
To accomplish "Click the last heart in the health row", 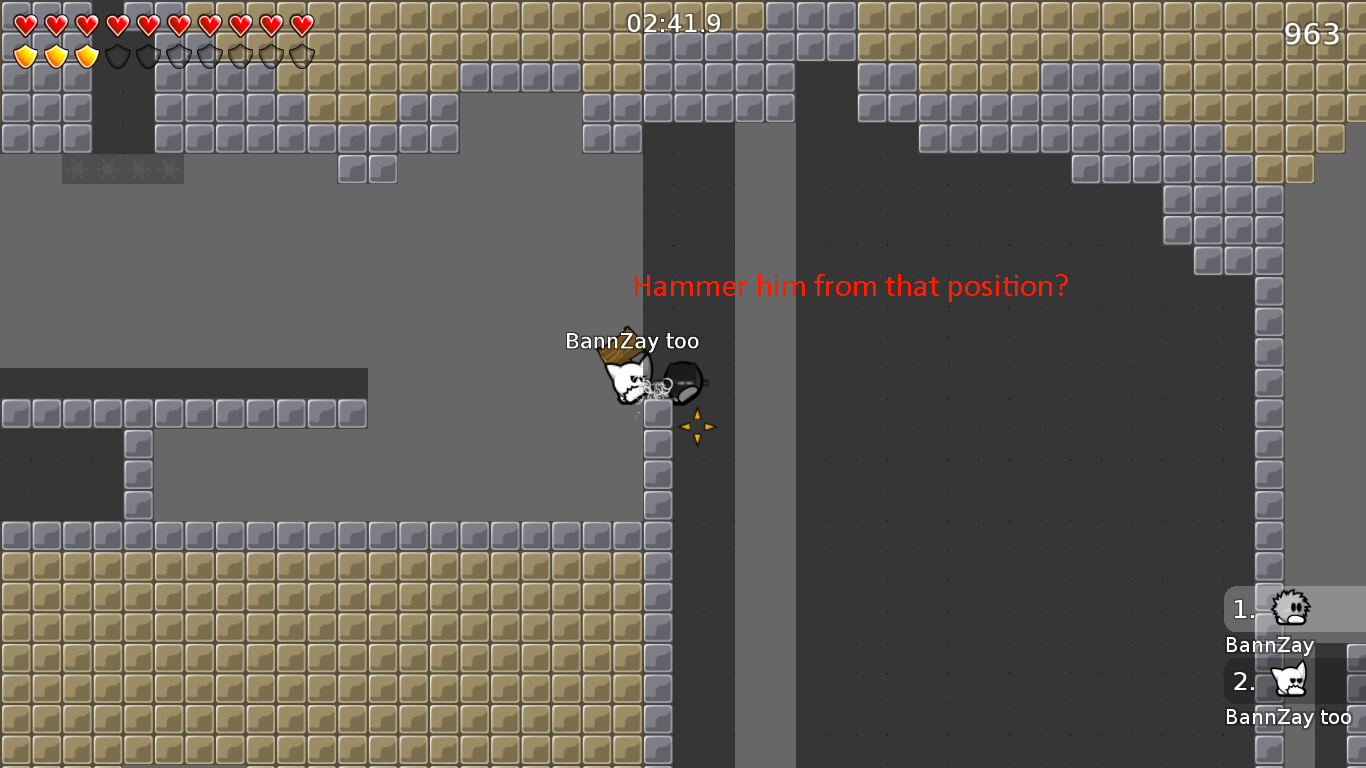I will pos(301,24).
